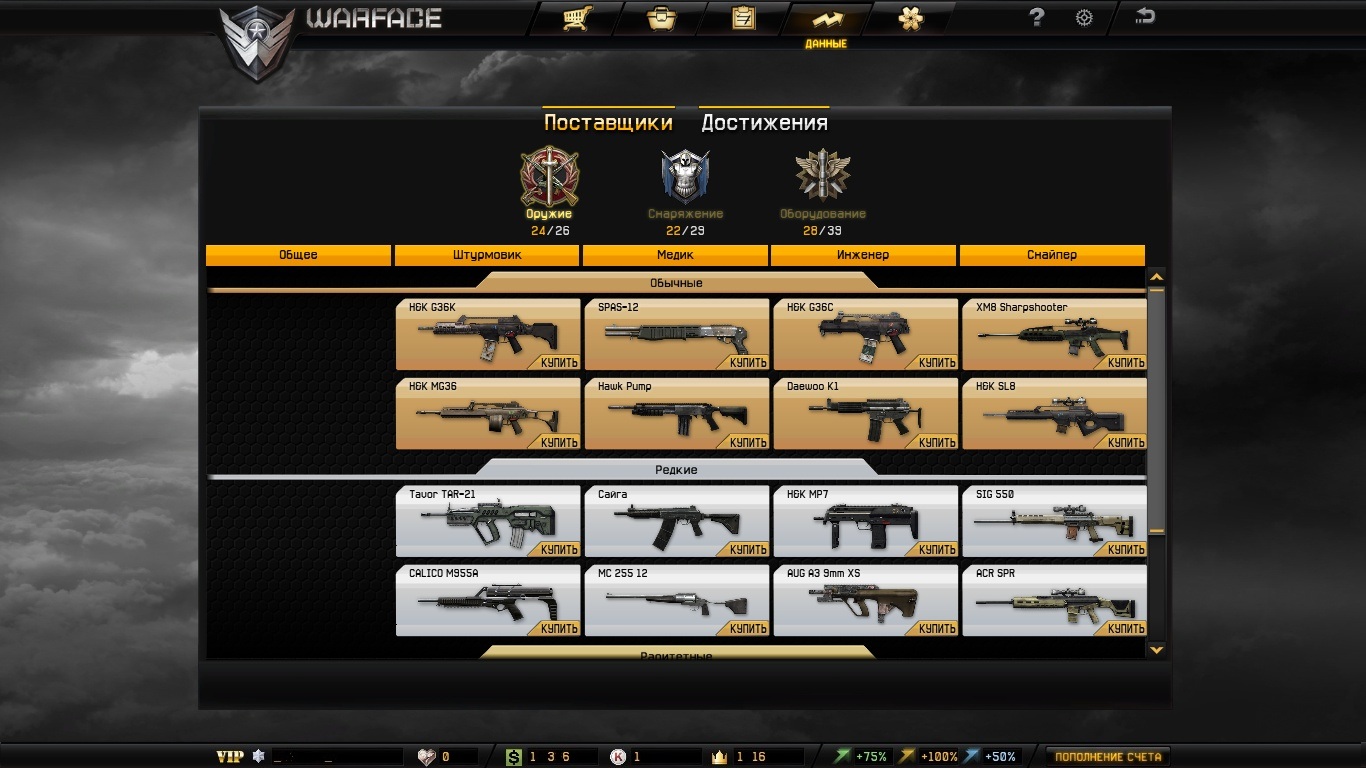Open the settings gear icon

pyautogui.click(x=1084, y=17)
